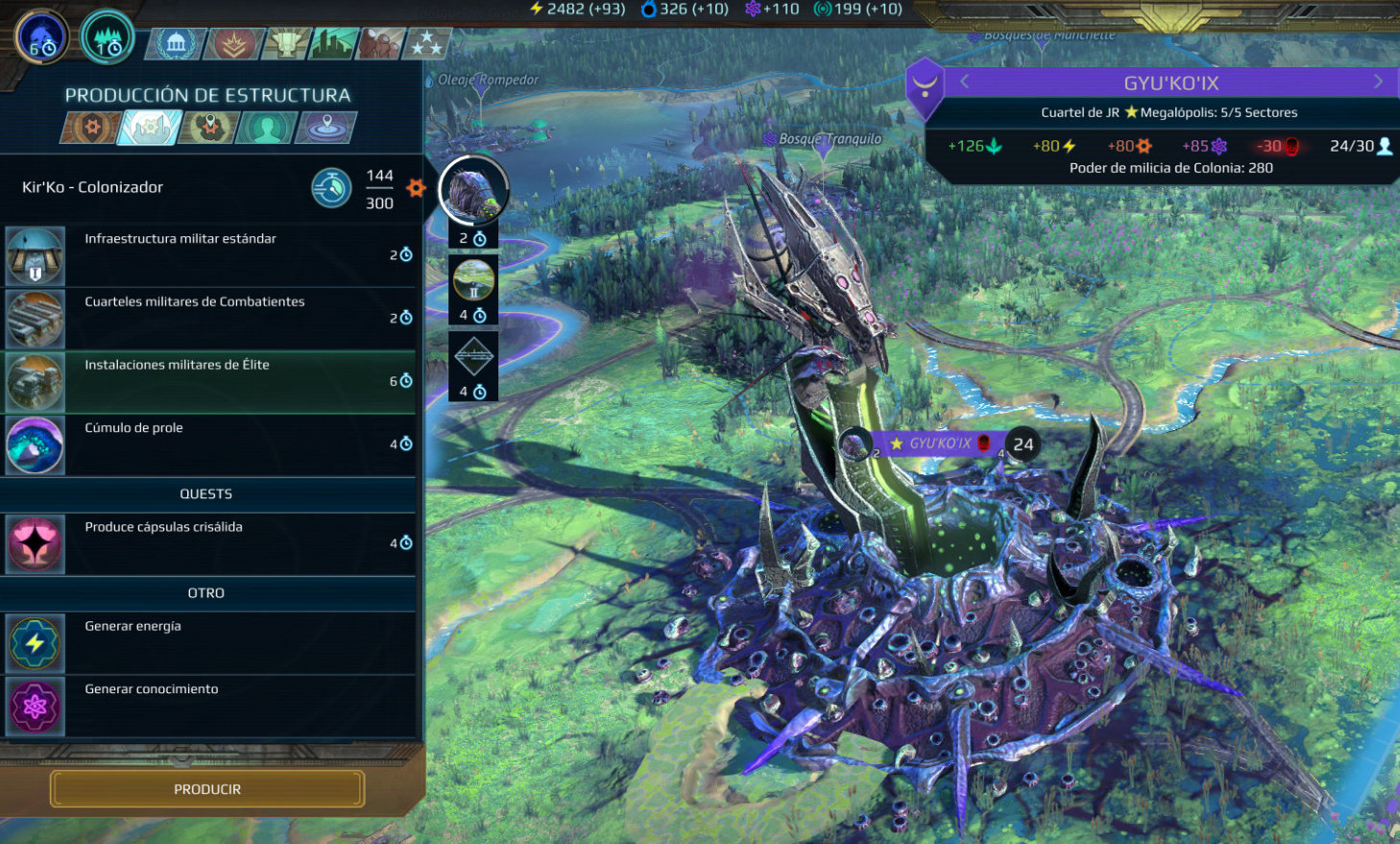The image size is (1400, 844).
Task: Open the building-with-laurel tab
Action: tap(176, 43)
